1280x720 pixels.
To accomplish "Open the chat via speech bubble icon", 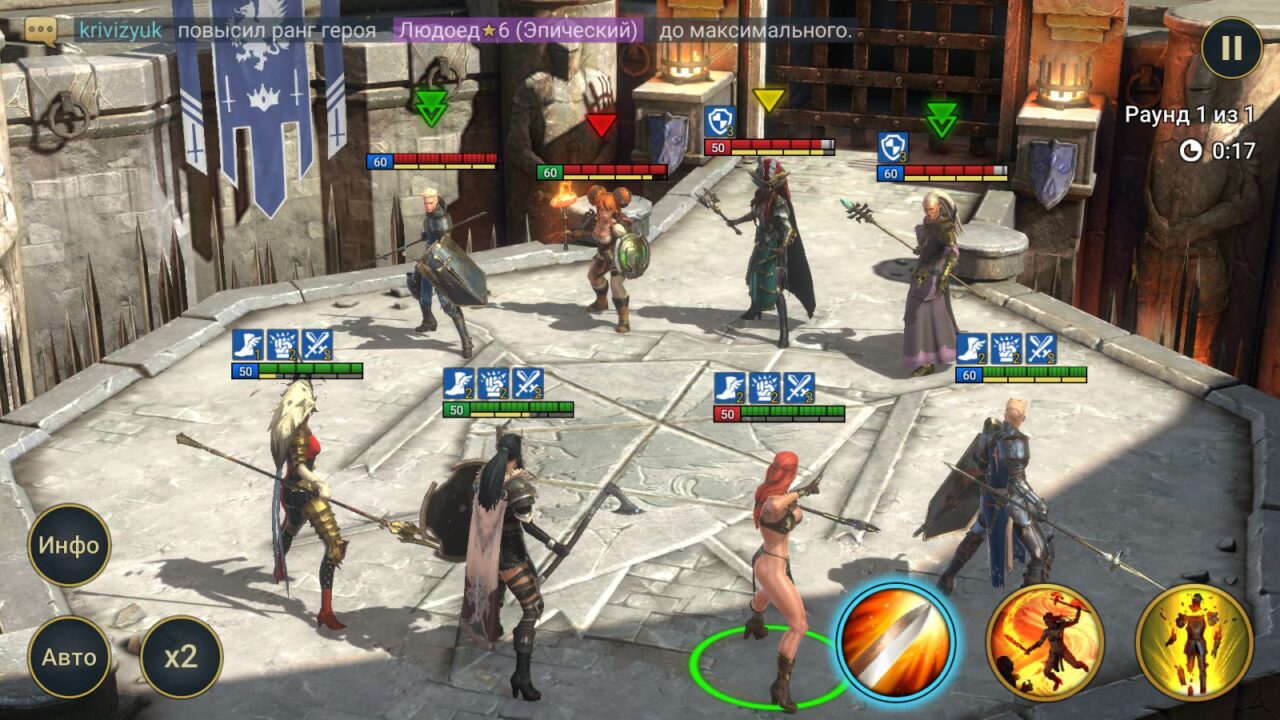I will pos(41,31).
